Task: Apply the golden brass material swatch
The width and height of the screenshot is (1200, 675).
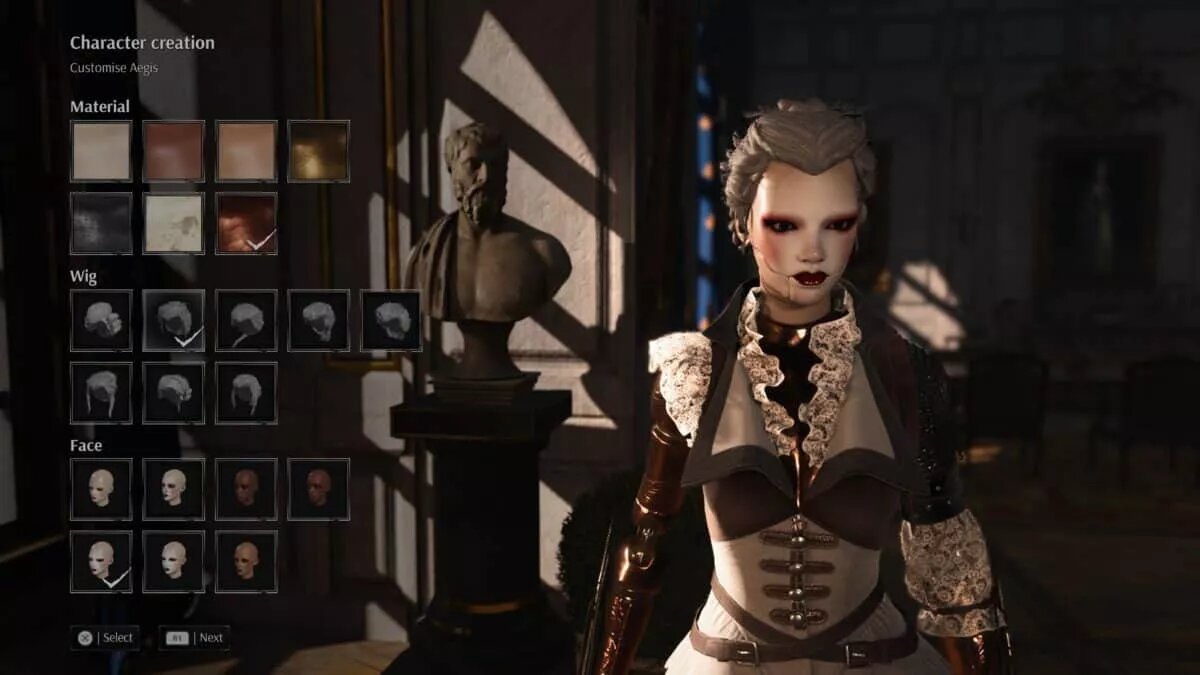Action: tap(318, 151)
